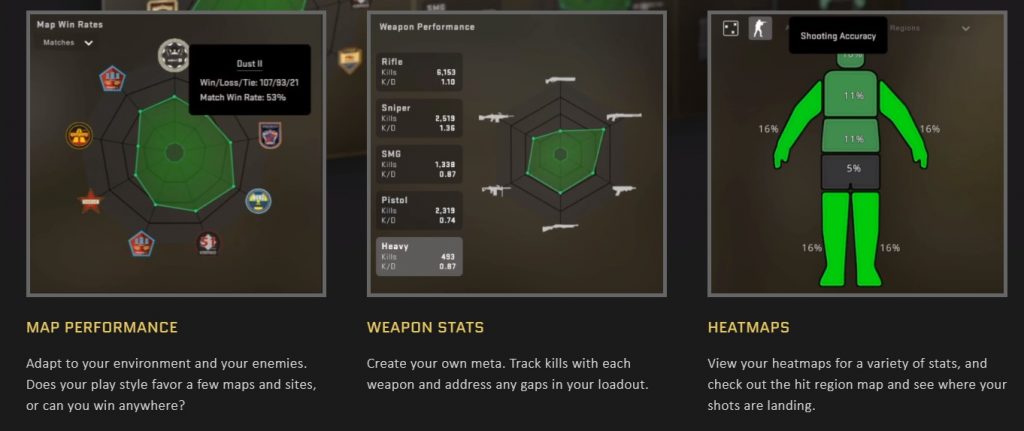The height and width of the screenshot is (431, 1024).
Task: Select the Rifle stats row
Action: tap(419, 72)
